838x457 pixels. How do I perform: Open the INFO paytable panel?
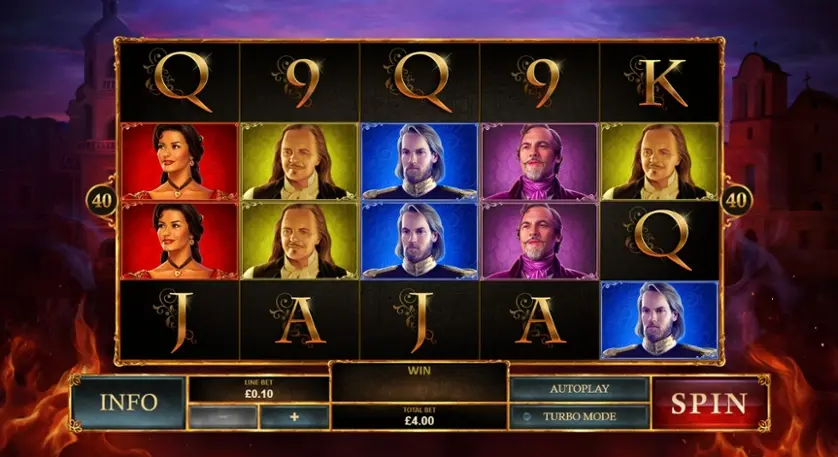point(128,402)
